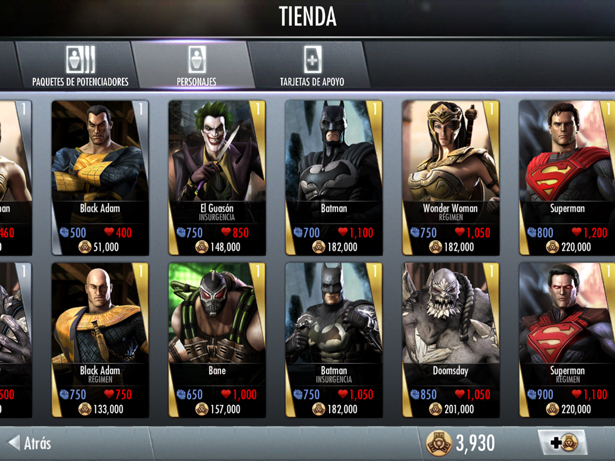Select the Personajes tab

(x=196, y=66)
